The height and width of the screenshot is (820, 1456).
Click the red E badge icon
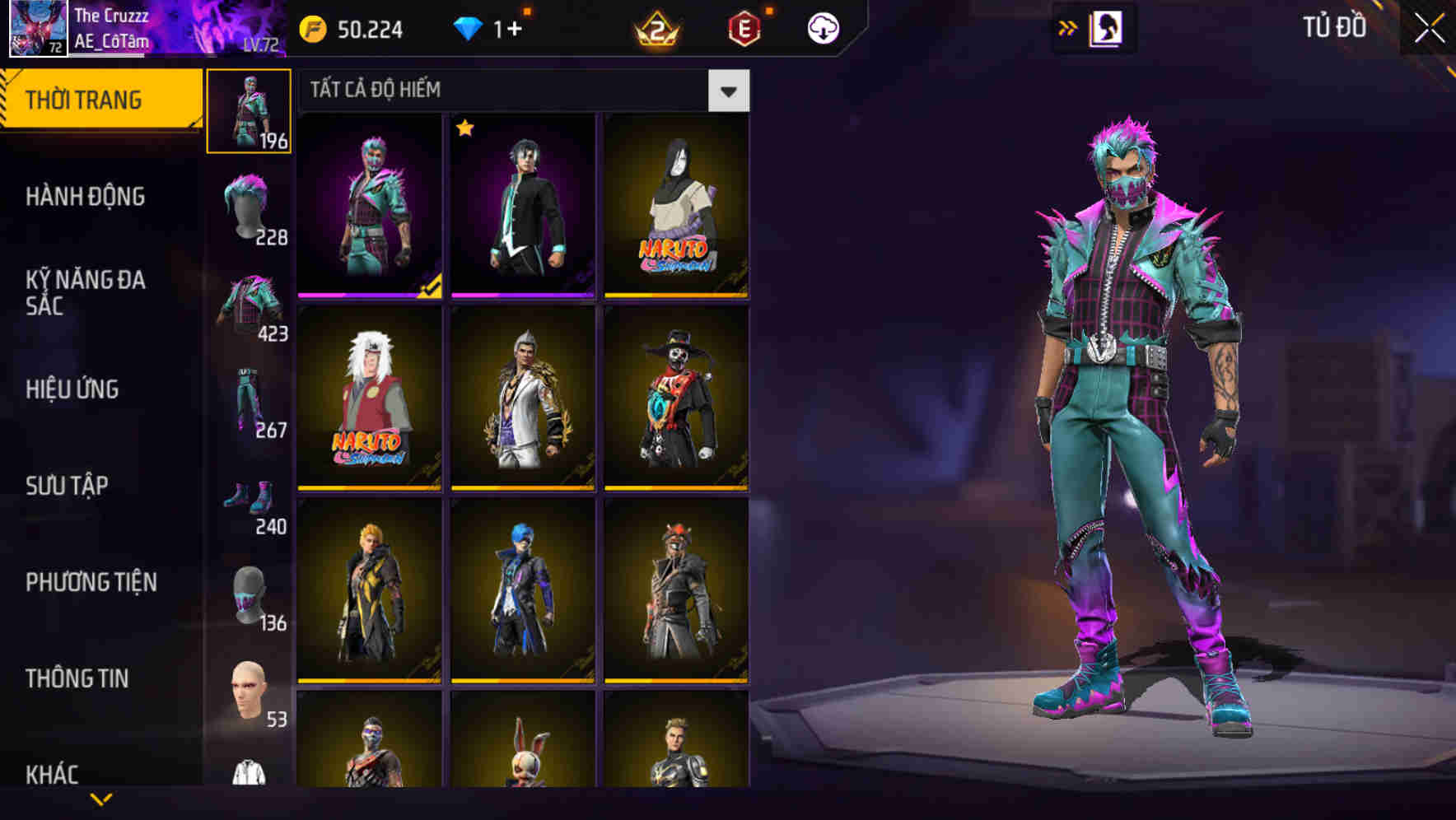[x=745, y=31]
